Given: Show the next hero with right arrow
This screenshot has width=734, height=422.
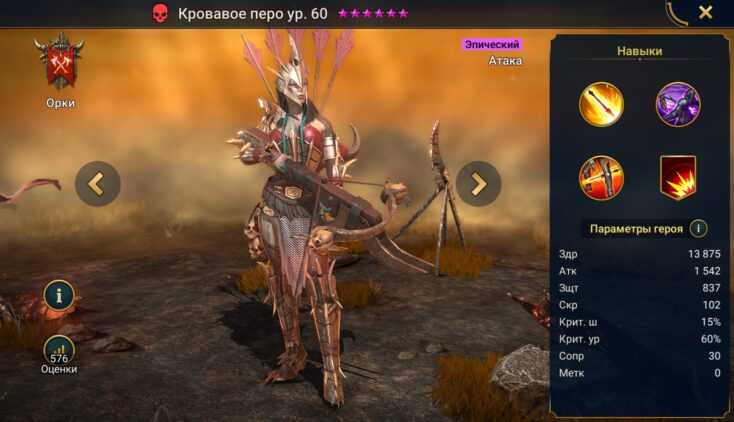Looking at the screenshot, I should 479,183.
